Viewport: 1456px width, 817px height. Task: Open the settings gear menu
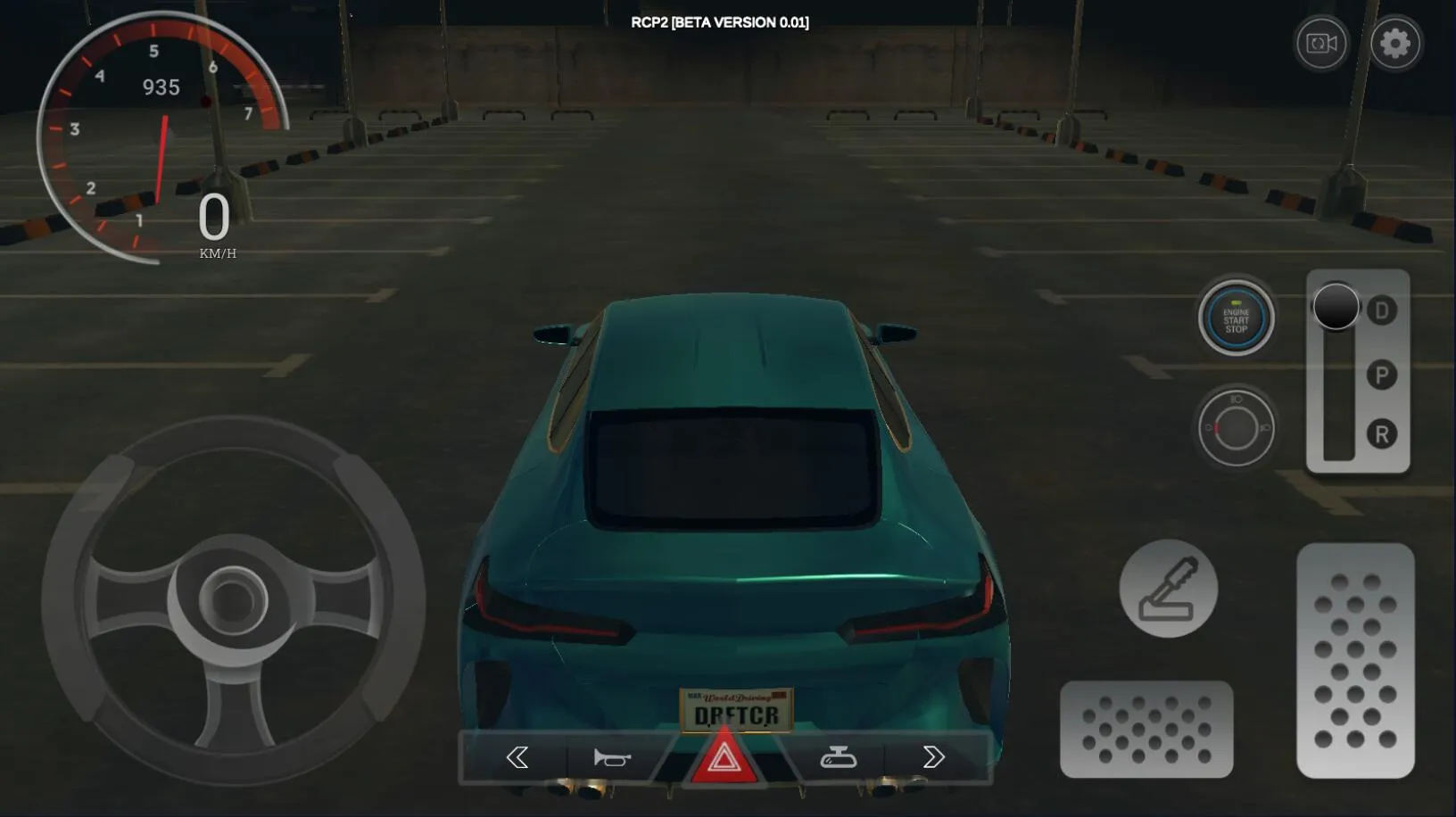click(1398, 43)
